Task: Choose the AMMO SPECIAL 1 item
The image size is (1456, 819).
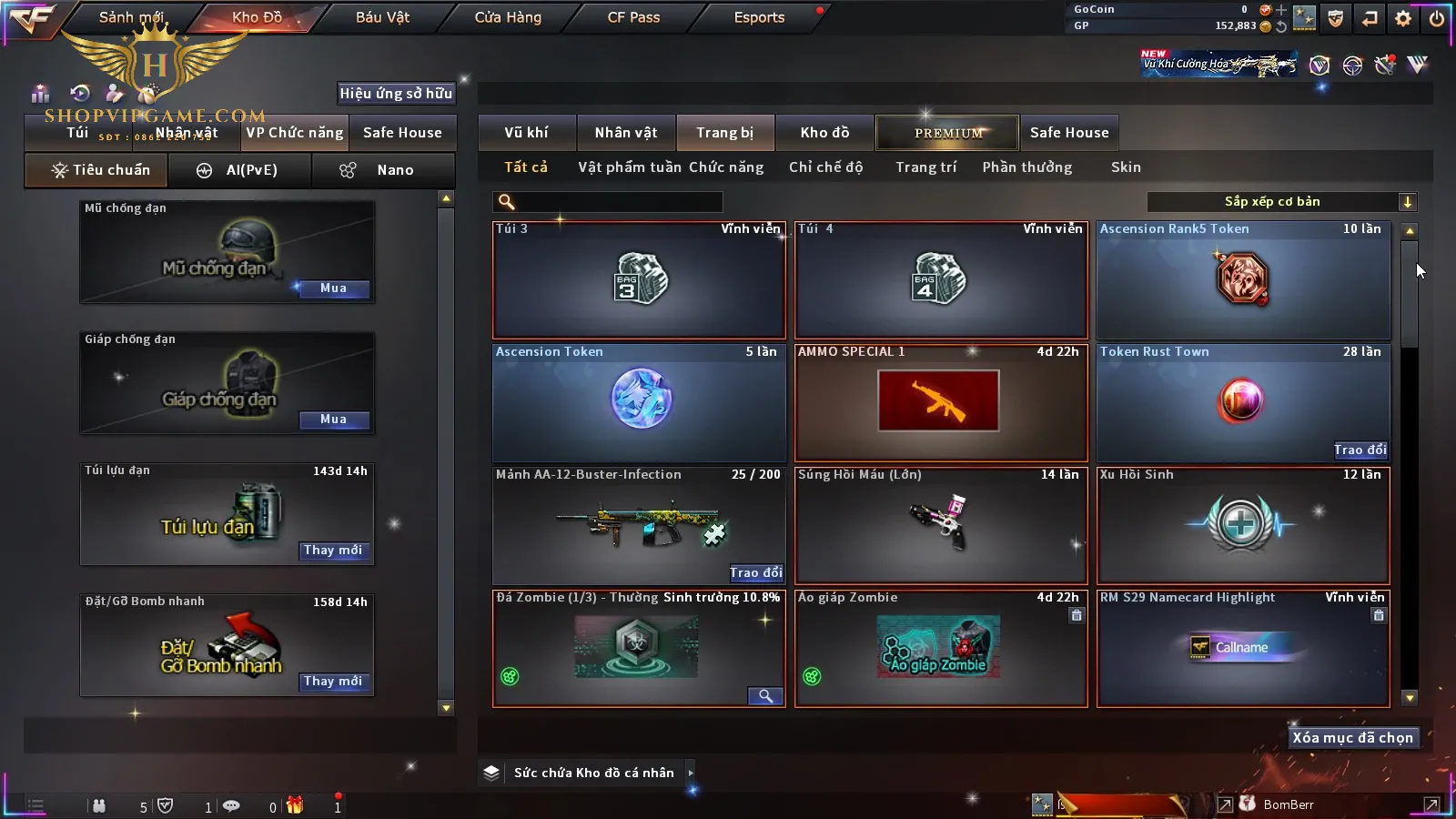Action: (941, 402)
